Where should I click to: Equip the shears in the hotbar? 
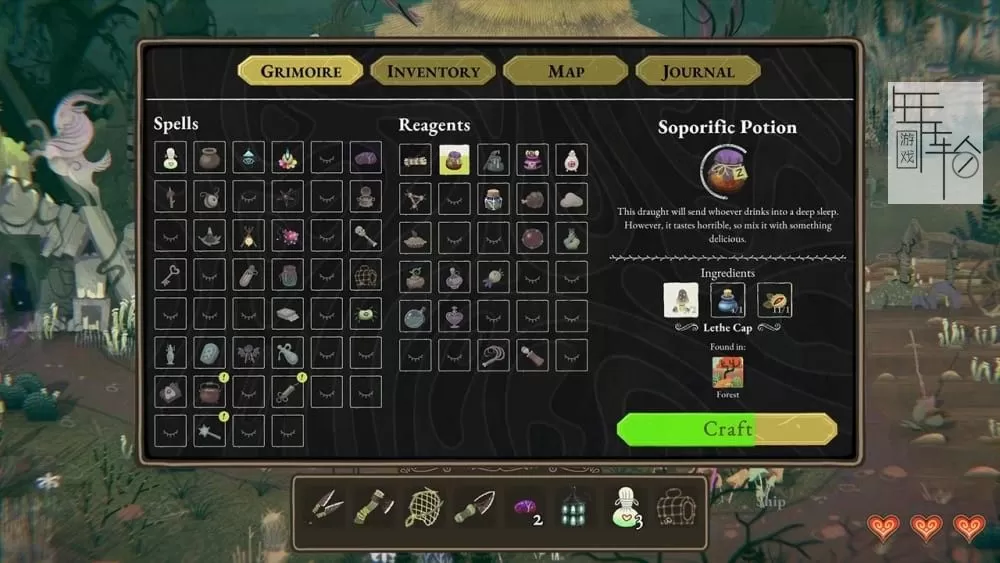pos(326,507)
